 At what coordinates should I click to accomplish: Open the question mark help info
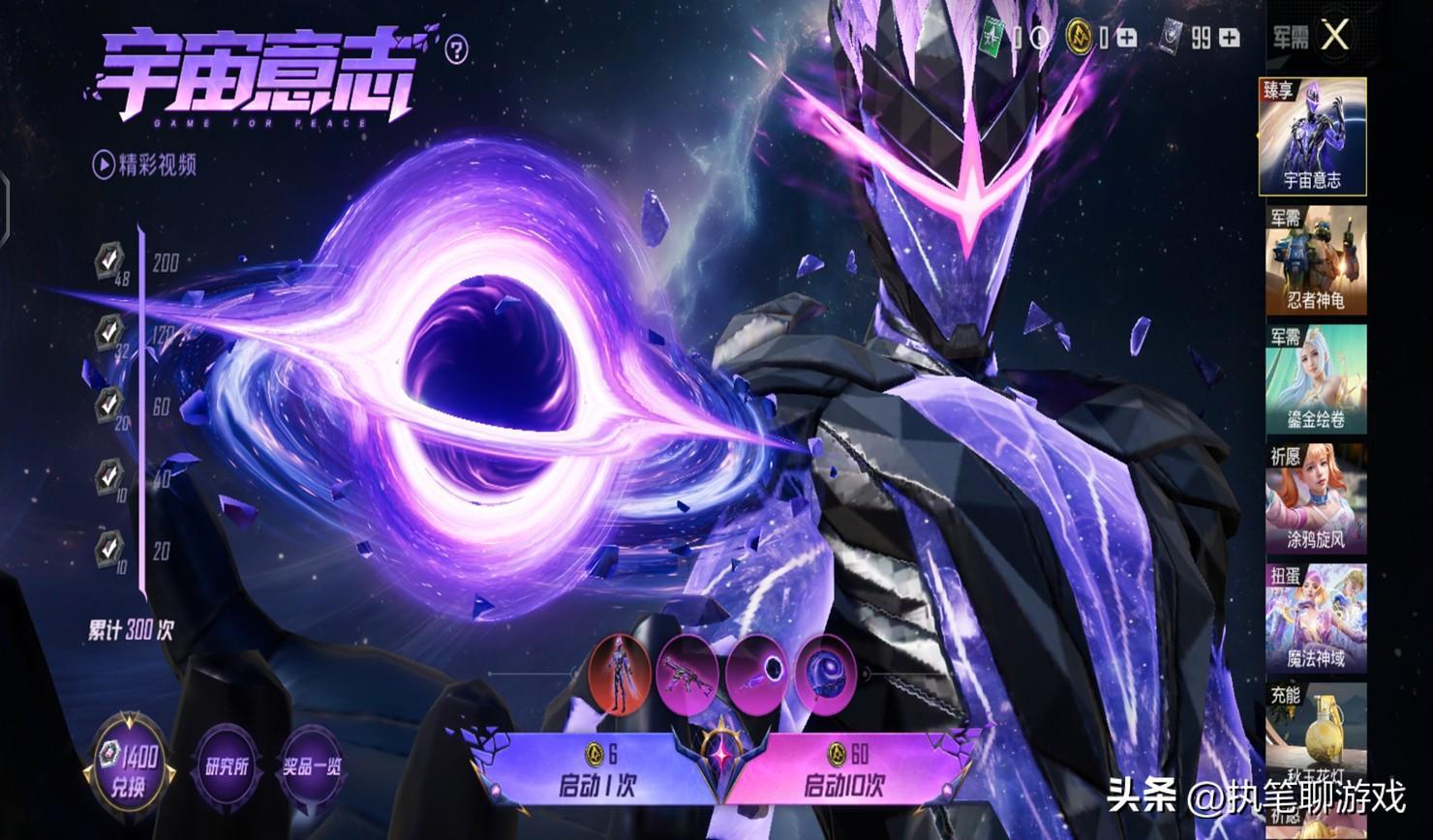click(457, 49)
